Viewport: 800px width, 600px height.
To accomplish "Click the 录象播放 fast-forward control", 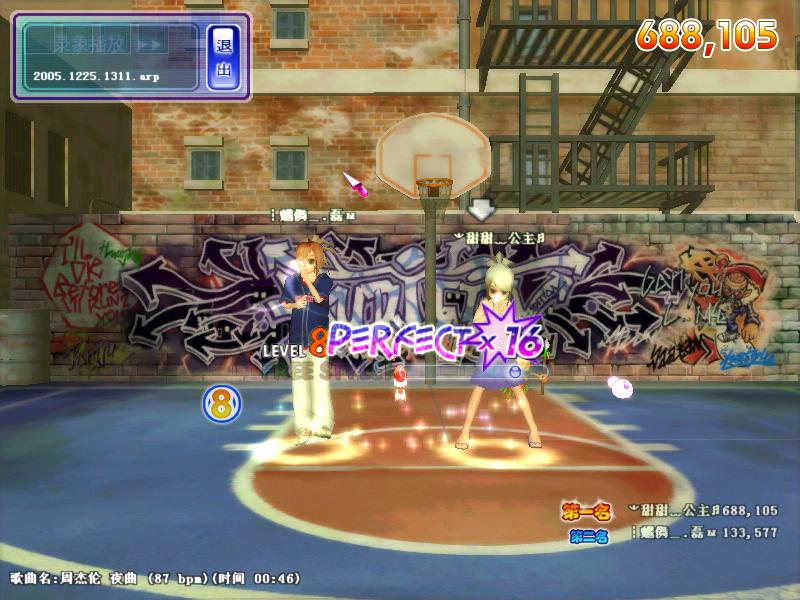I will [150, 45].
